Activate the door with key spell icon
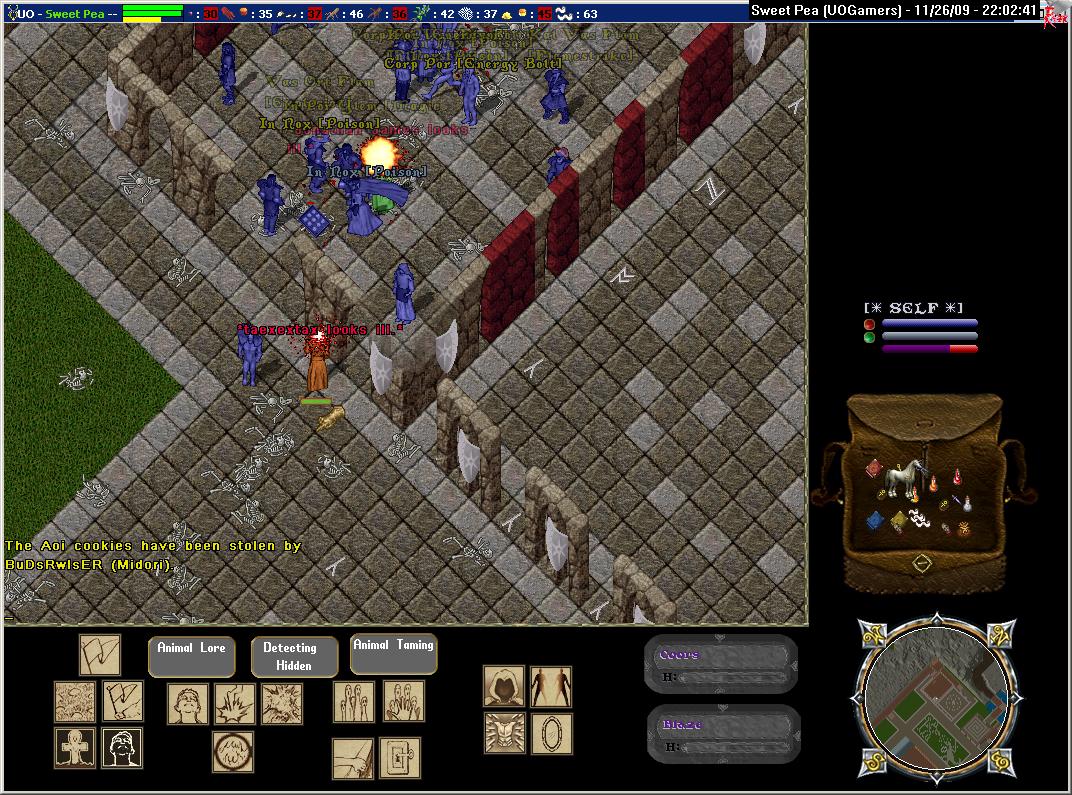 click(x=400, y=758)
